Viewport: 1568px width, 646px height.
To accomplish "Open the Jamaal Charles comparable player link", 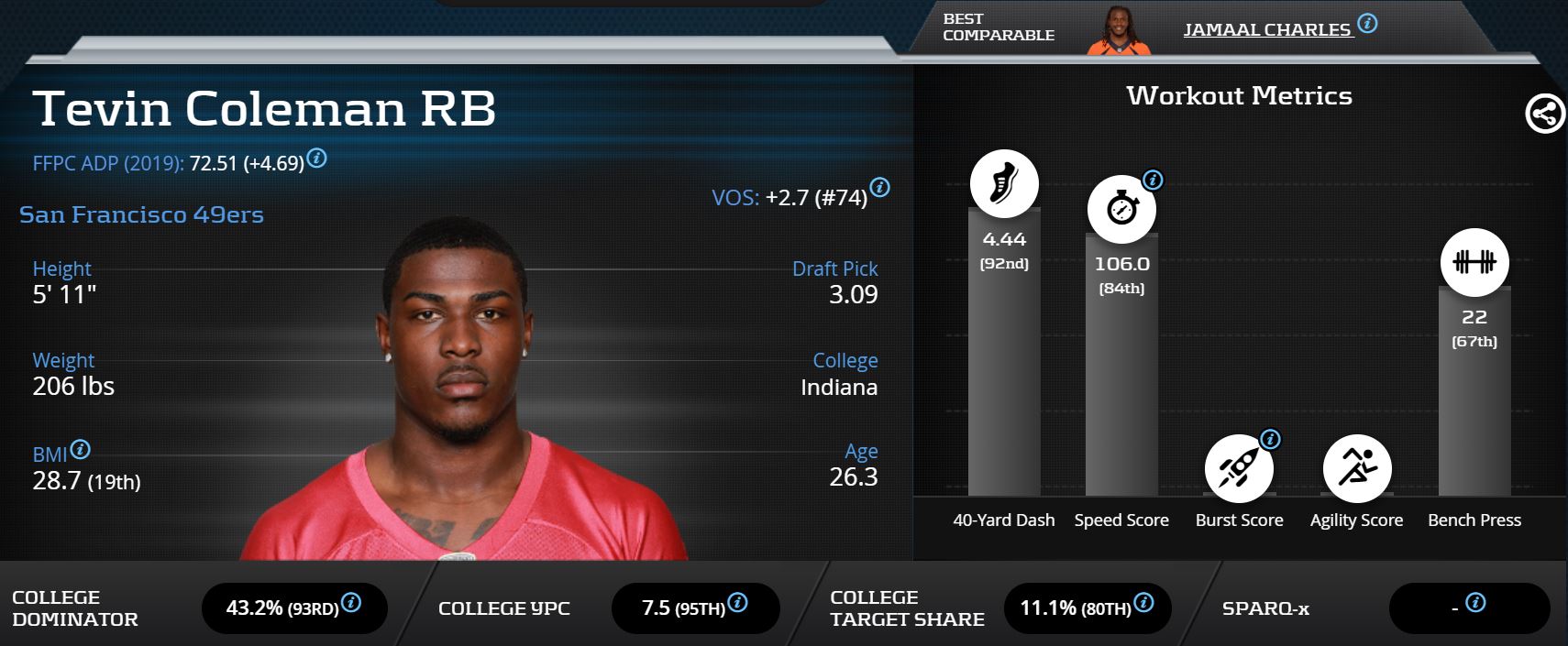I will click(x=1266, y=29).
